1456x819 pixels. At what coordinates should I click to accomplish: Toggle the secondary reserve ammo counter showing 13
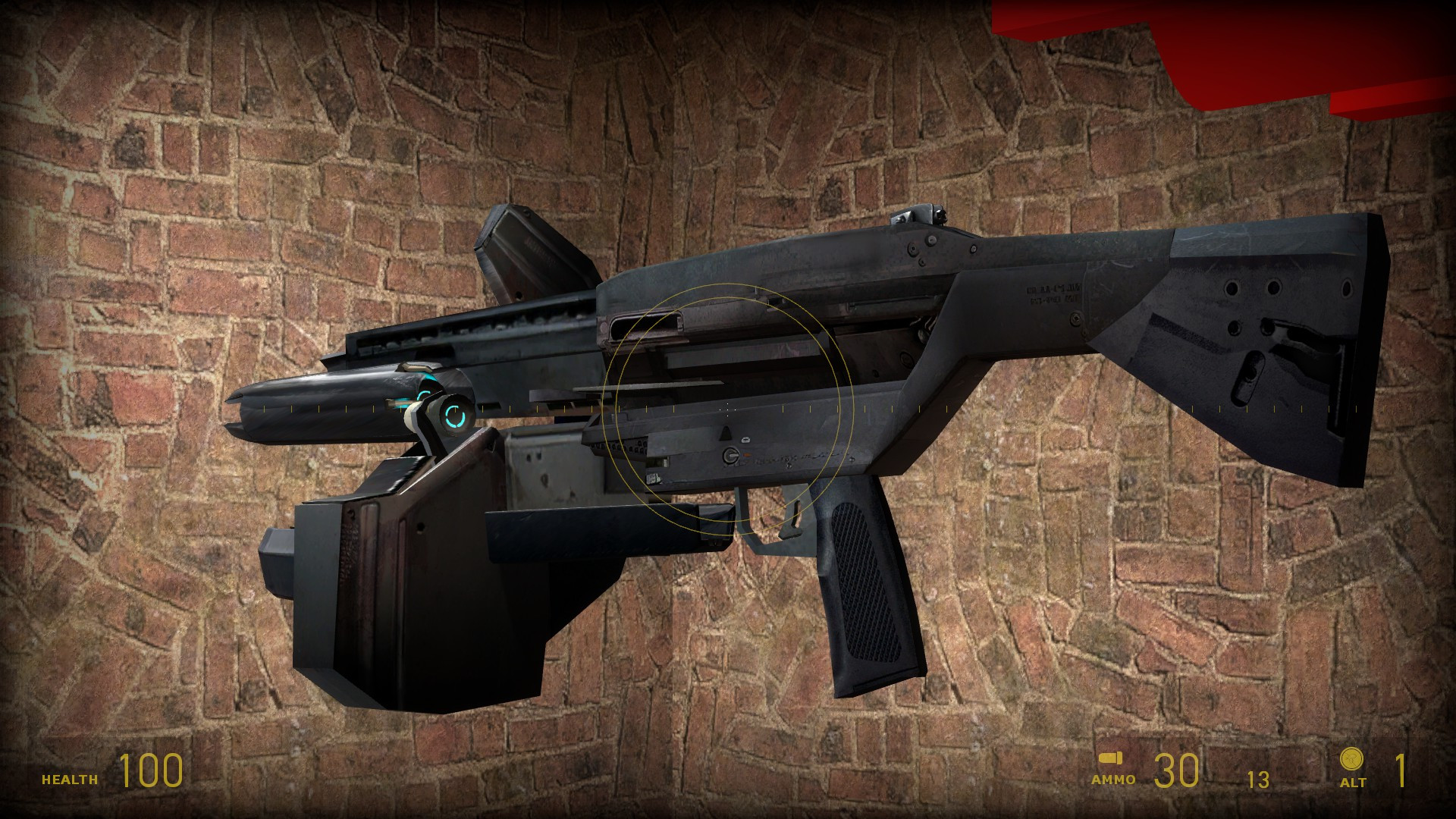tap(1259, 780)
